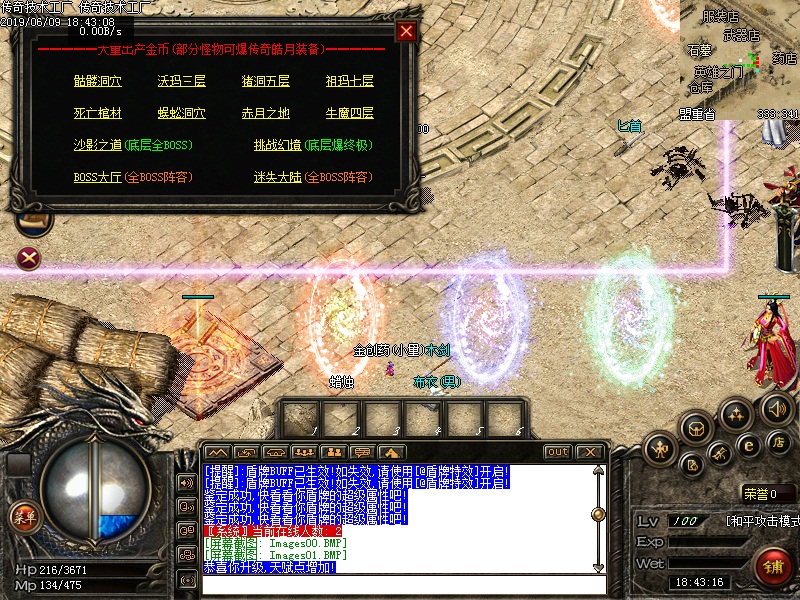Choose the 蜈蚣洞穴 link
The image size is (800, 600).
(x=180, y=113)
